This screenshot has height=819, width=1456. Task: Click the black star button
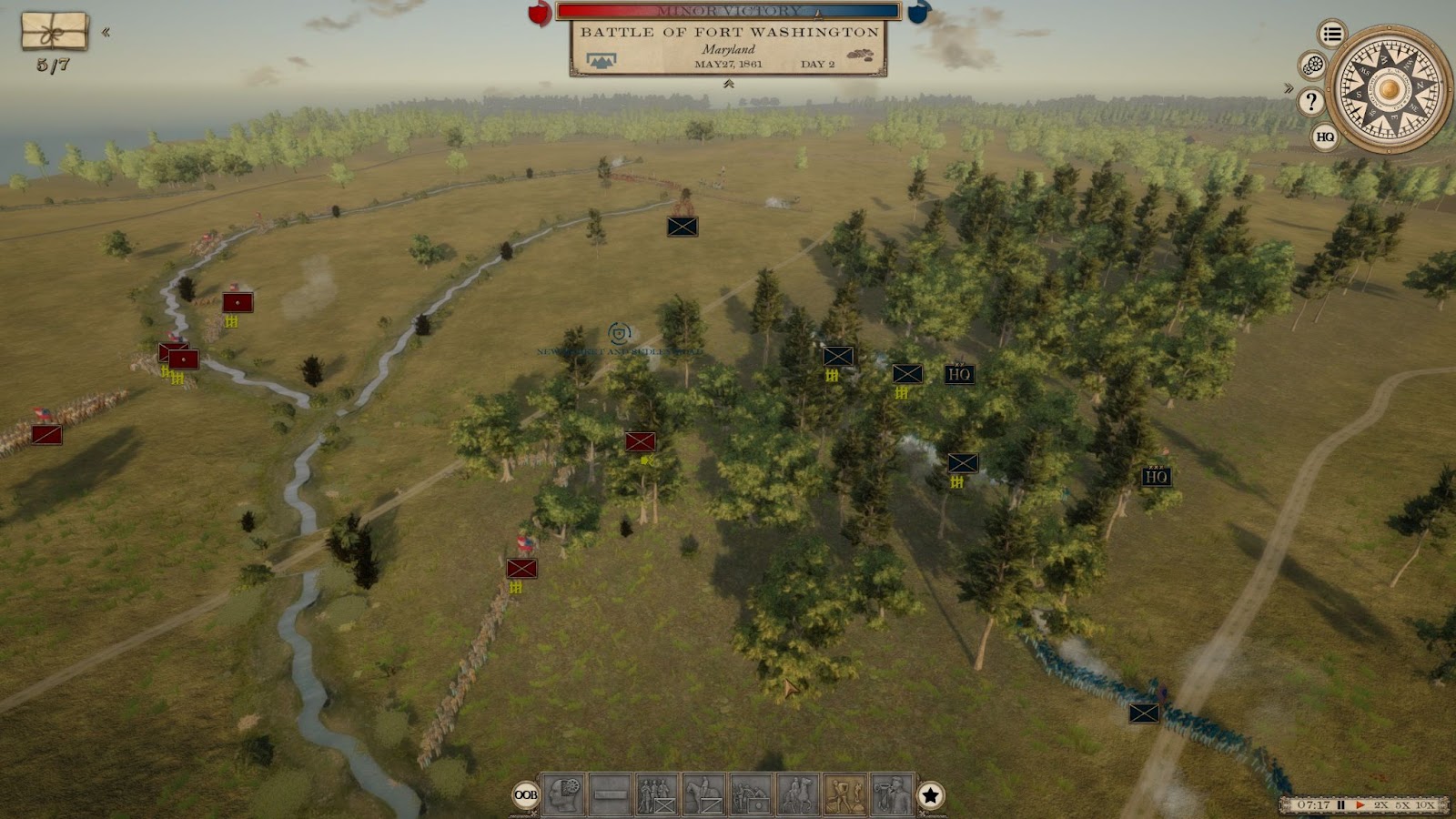930,795
